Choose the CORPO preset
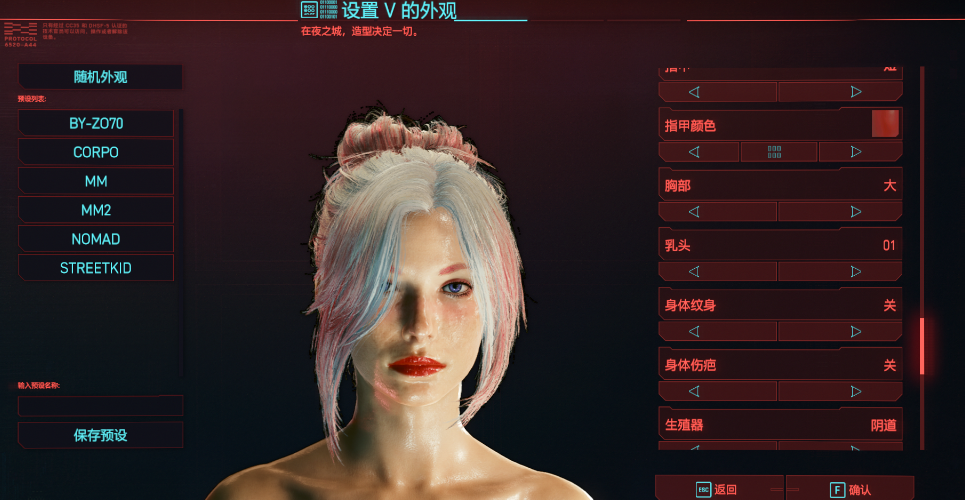The height and width of the screenshot is (500, 965). pyautogui.click(x=96, y=152)
